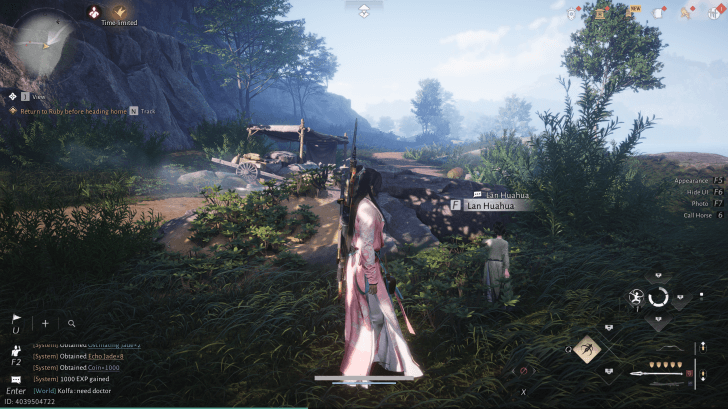Viewport: 728px width, 409px height.
Task: Select the Lan Huahua interaction prompt
Action: click(492, 205)
